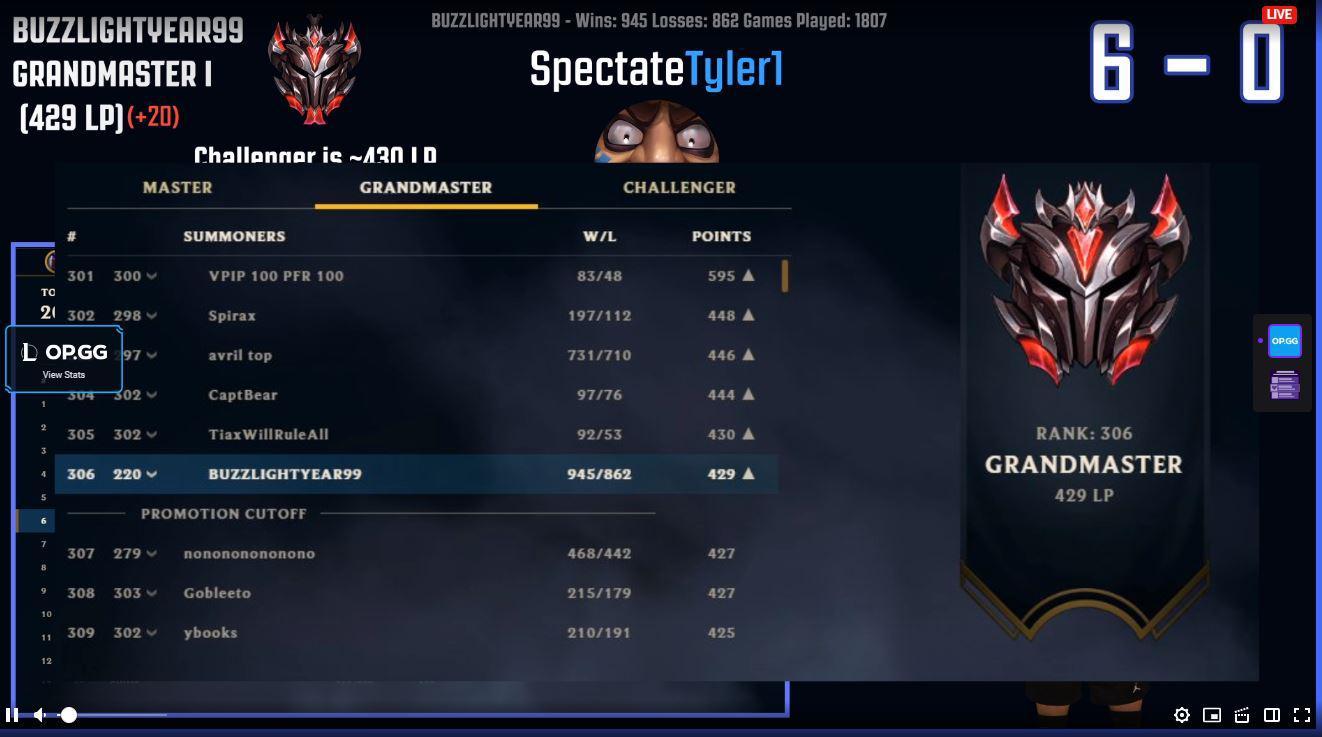Open the CHALLENGER leaderboard tab
Viewport: 1322px width, 737px height.
tap(680, 187)
